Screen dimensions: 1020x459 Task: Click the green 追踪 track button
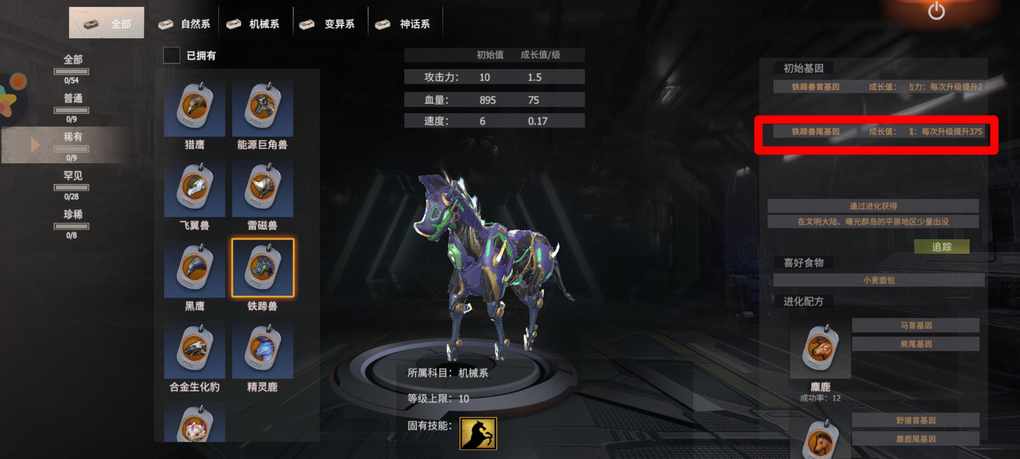(x=941, y=246)
